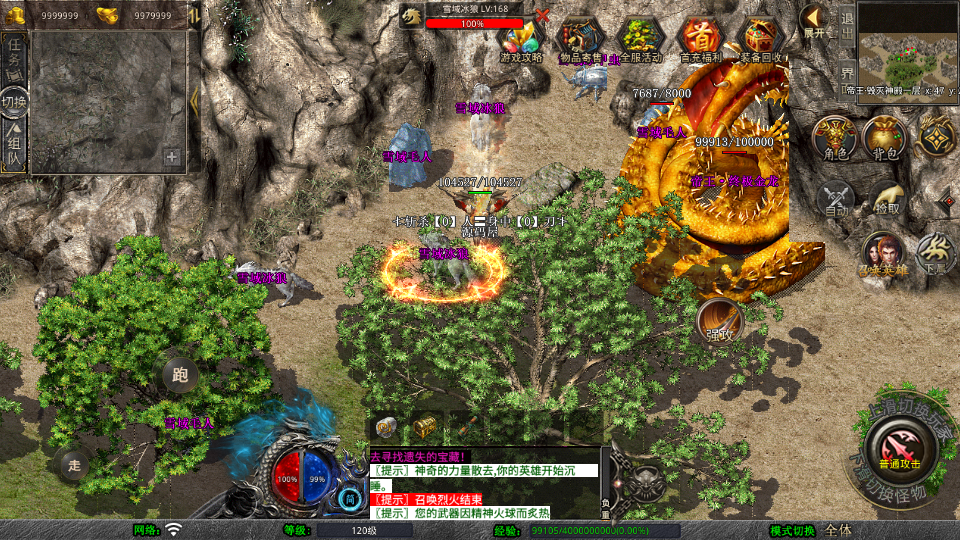The width and height of the screenshot is (960, 540).
Task: Open the 首充福利 first-recharge bonus
Action: pos(701,38)
